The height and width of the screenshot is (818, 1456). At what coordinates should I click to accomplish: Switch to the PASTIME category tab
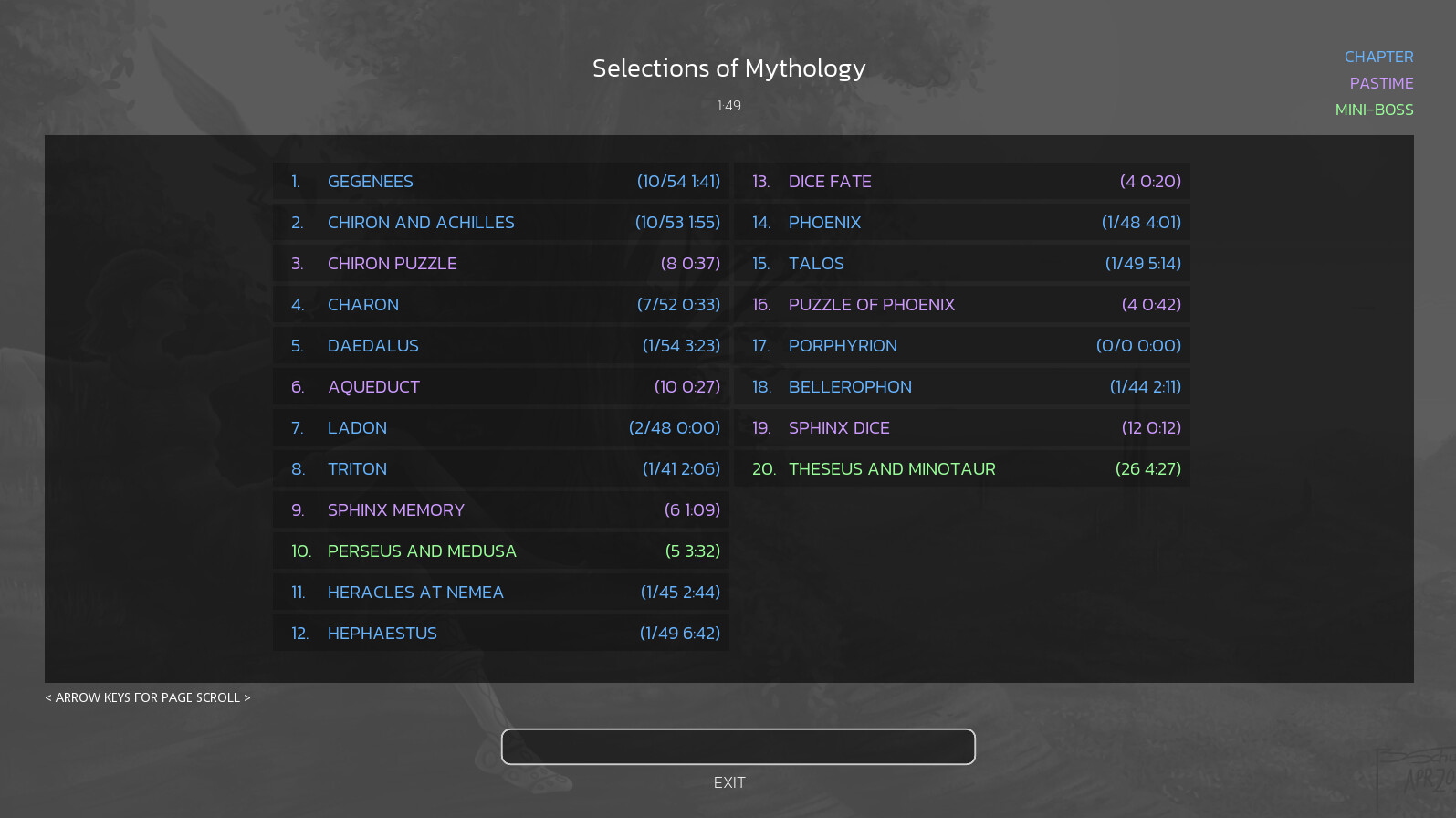[x=1381, y=82]
